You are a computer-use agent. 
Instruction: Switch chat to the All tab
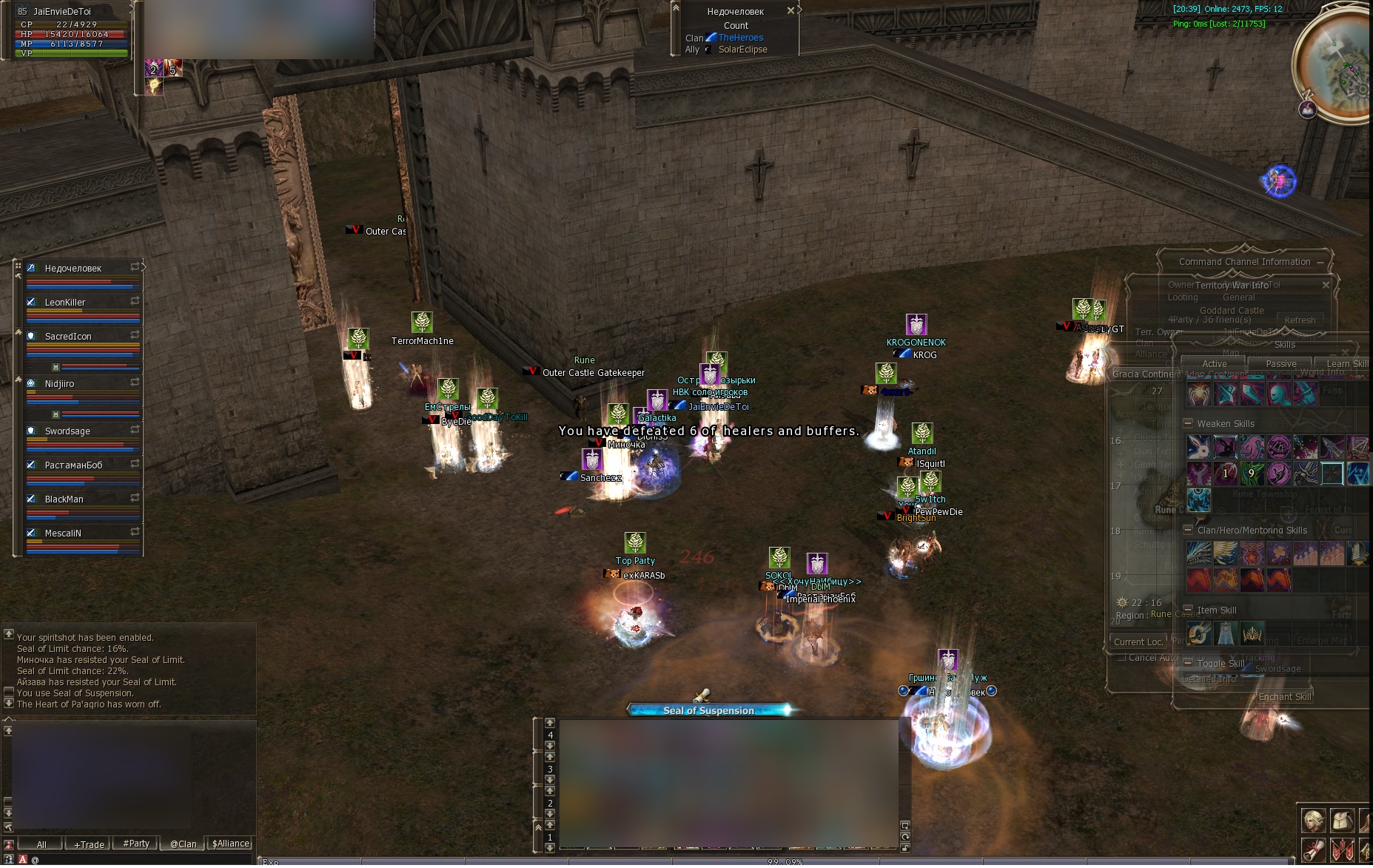pyautogui.click(x=41, y=844)
